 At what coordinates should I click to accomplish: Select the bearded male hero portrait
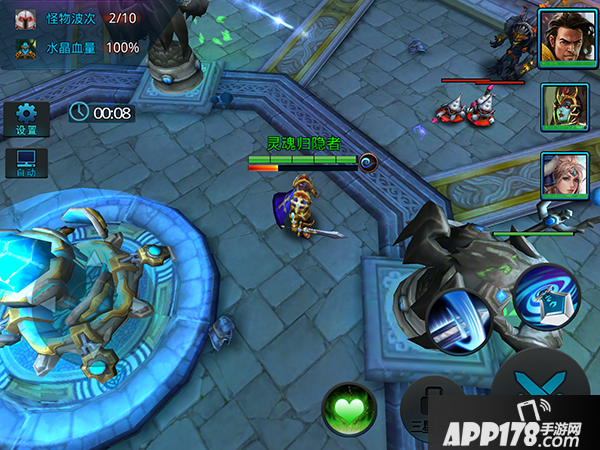(560, 40)
